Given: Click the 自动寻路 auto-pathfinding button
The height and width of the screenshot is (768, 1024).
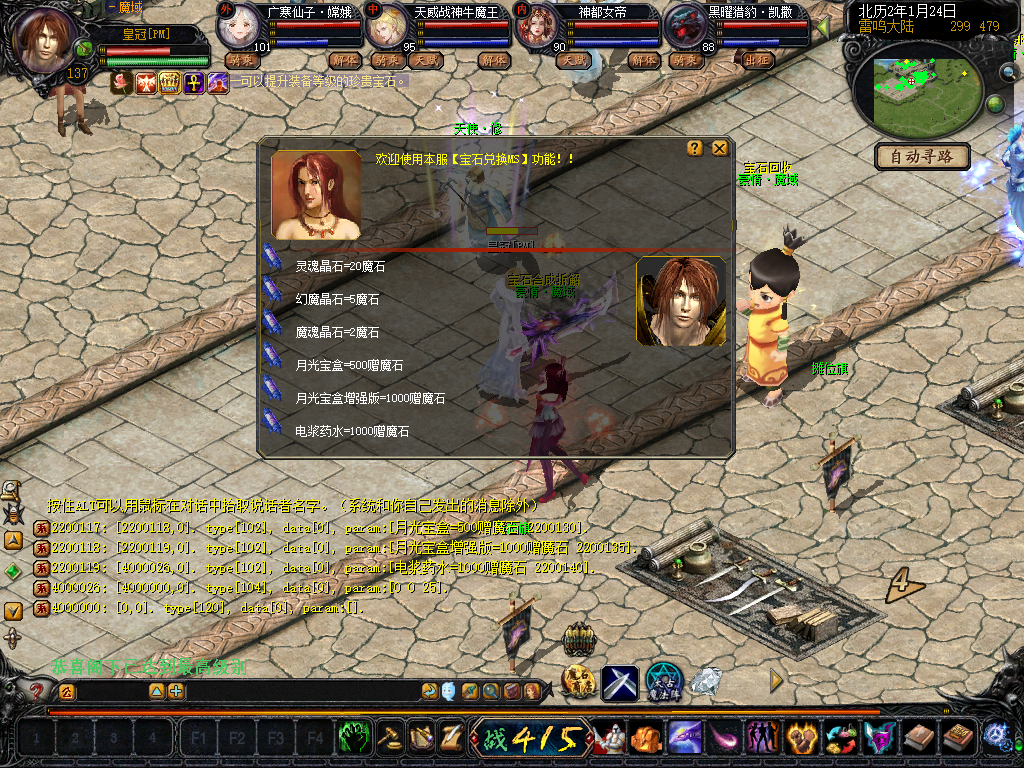Looking at the screenshot, I should tap(922, 156).
